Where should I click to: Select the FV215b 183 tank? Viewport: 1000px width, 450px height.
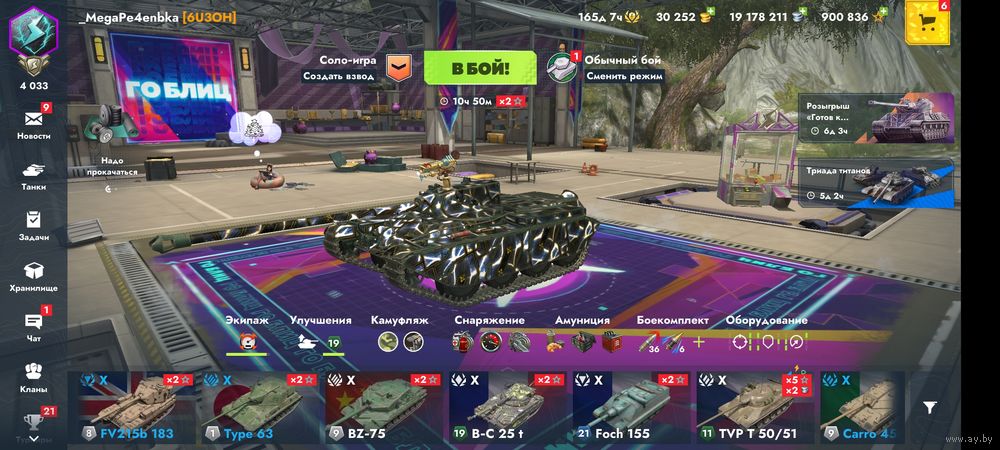[138, 408]
